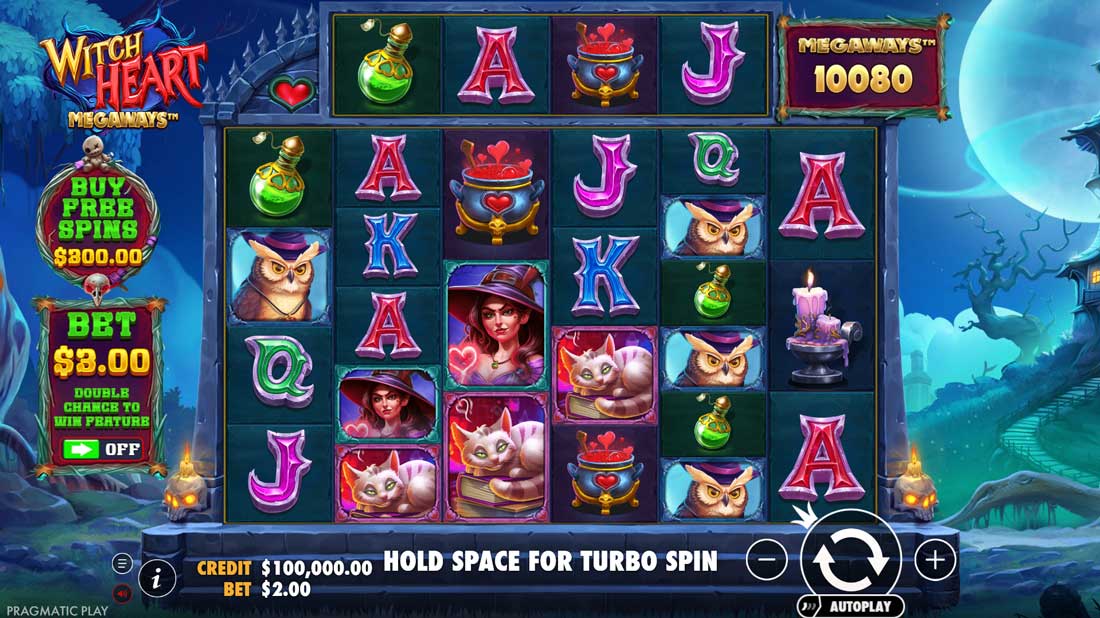Image resolution: width=1100 pixels, height=618 pixels.
Task: Toggle the red sound speaker icon
Action: click(x=122, y=593)
